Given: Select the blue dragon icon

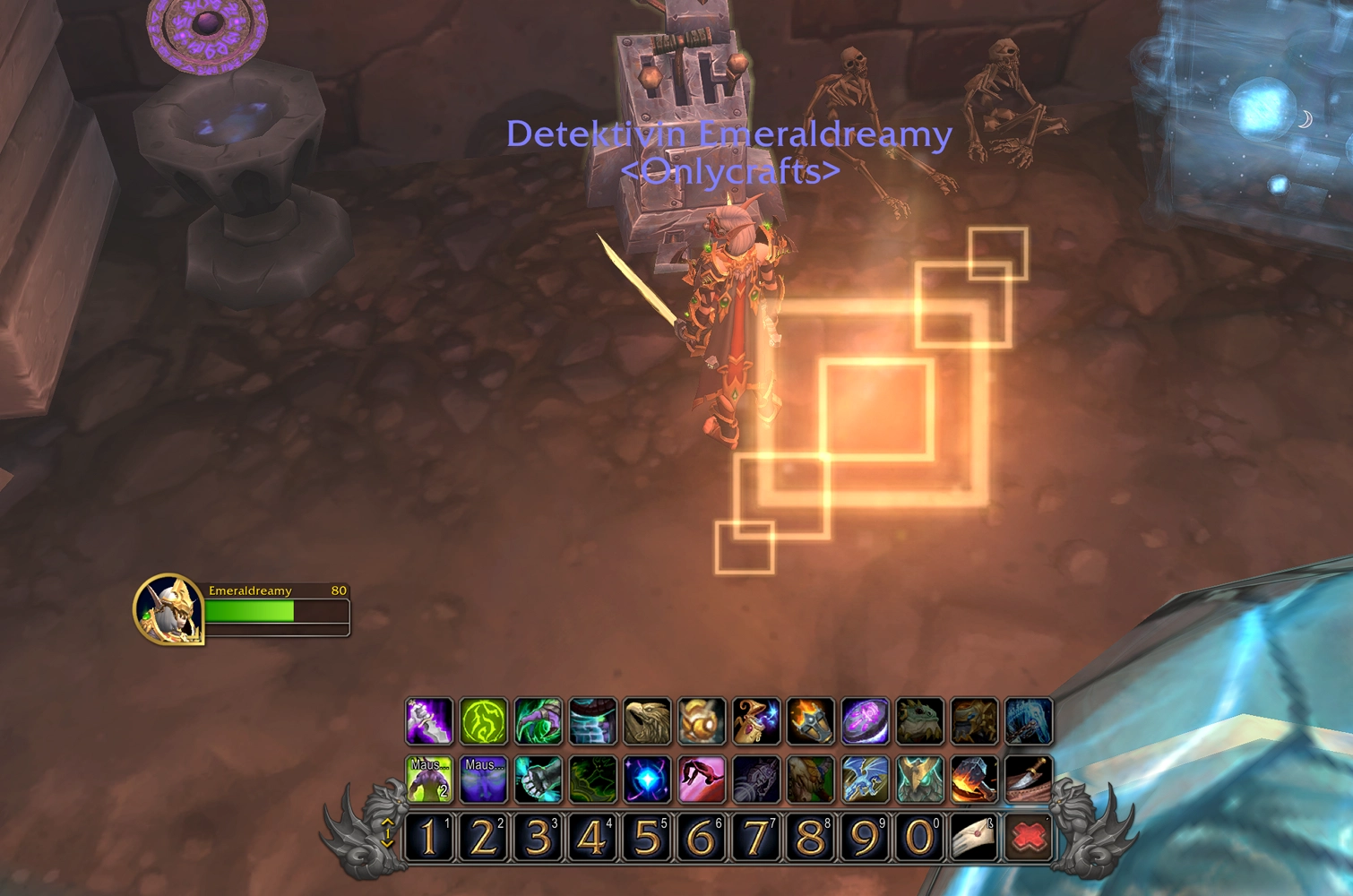Looking at the screenshot, I should 866,780.
